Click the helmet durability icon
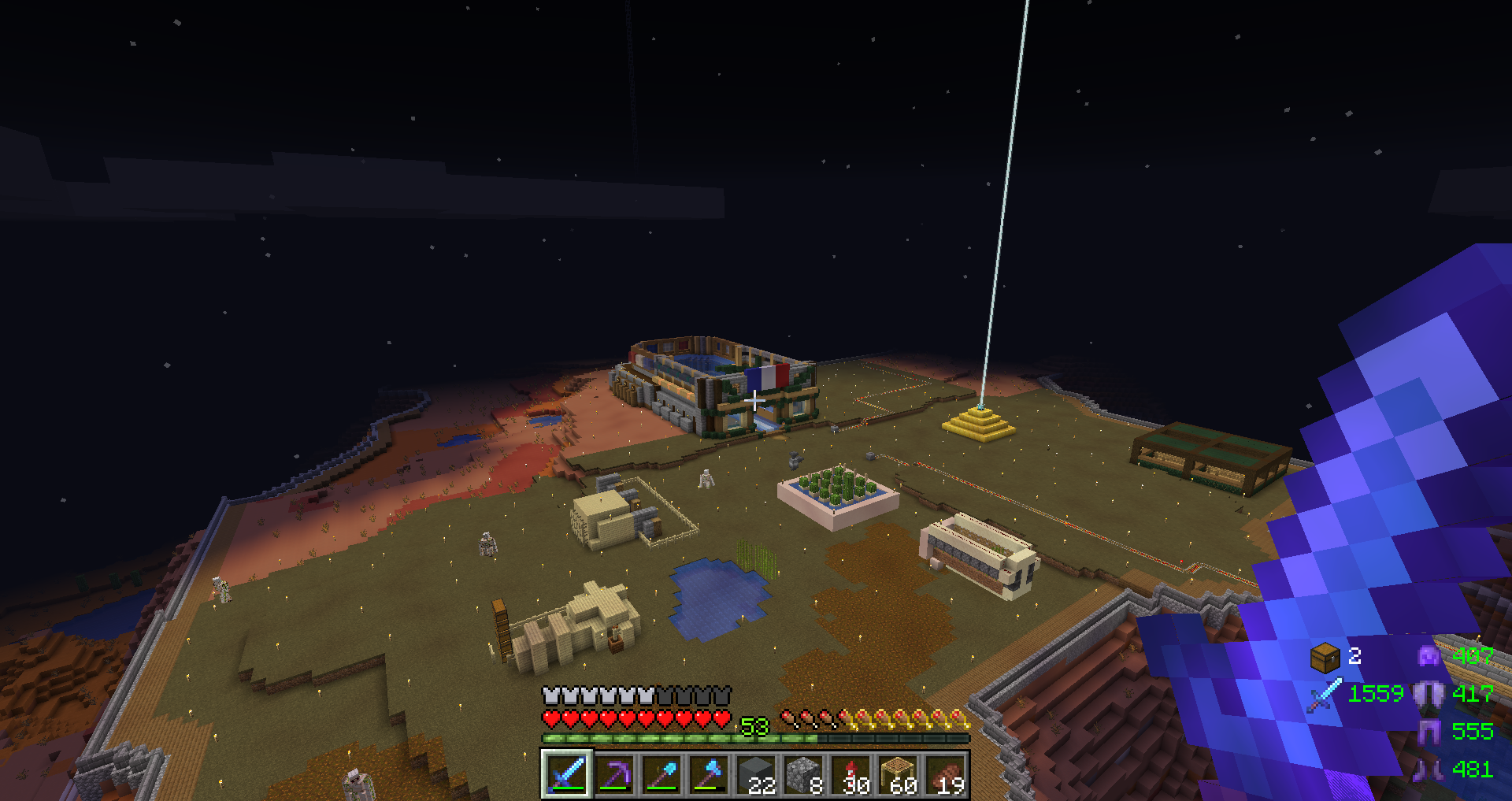This screenshot has height=801, width=1512. coord(1429,655)
